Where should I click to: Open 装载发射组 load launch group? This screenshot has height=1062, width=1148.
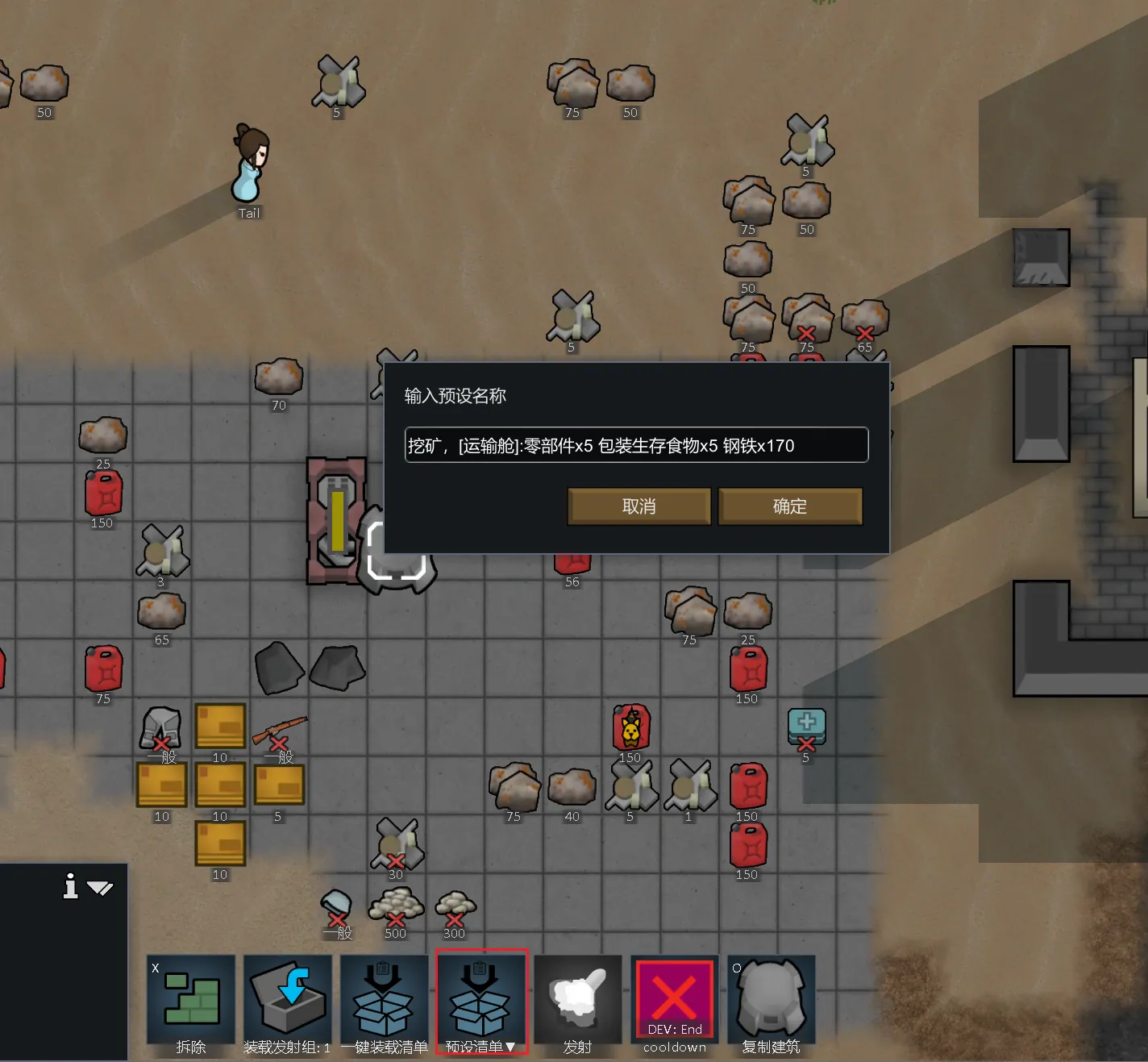[288, 1003]
